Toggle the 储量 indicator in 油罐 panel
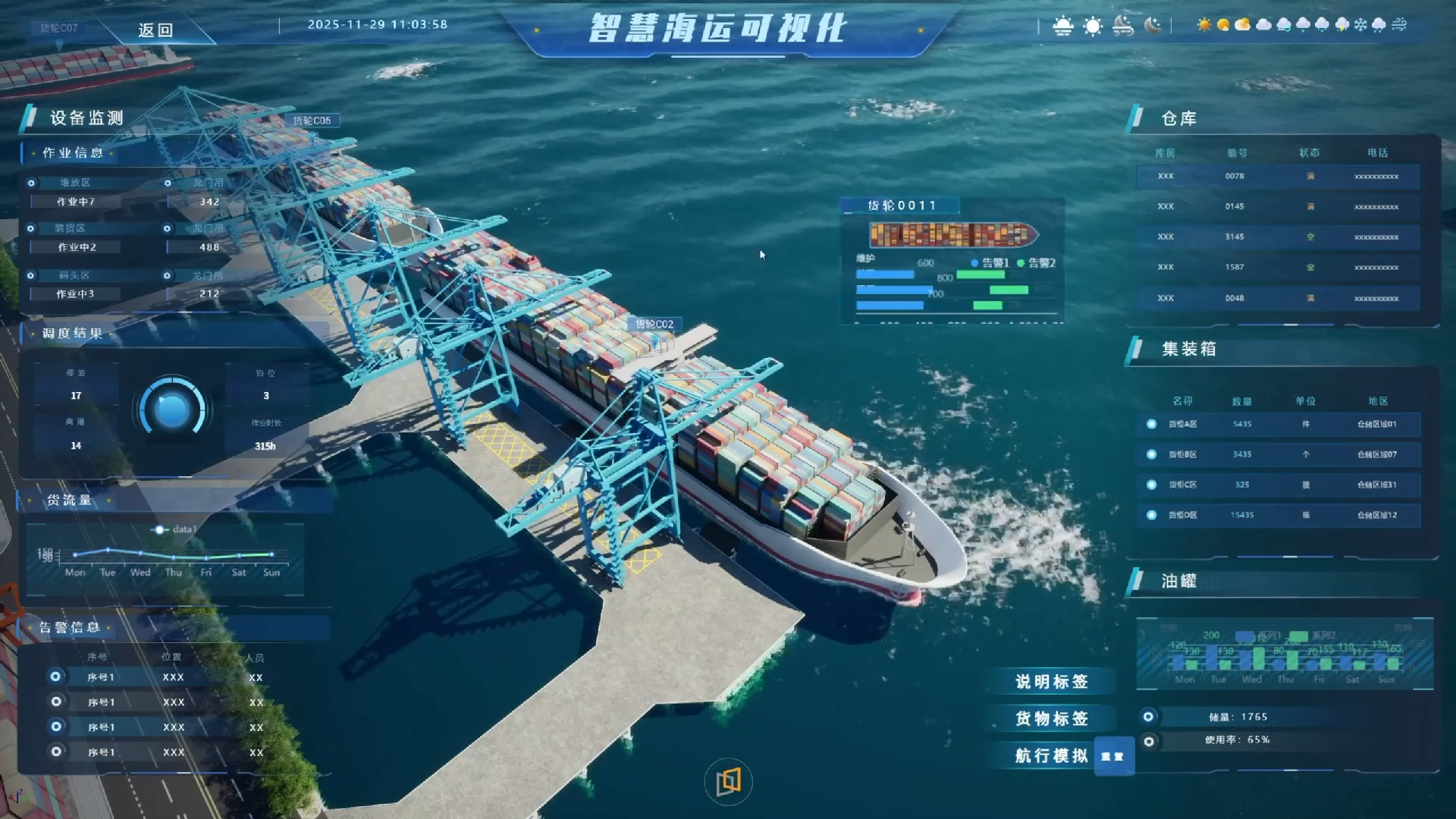Image resolution: width=1456 pixels, height=819 pixels. click(1150, 717)
